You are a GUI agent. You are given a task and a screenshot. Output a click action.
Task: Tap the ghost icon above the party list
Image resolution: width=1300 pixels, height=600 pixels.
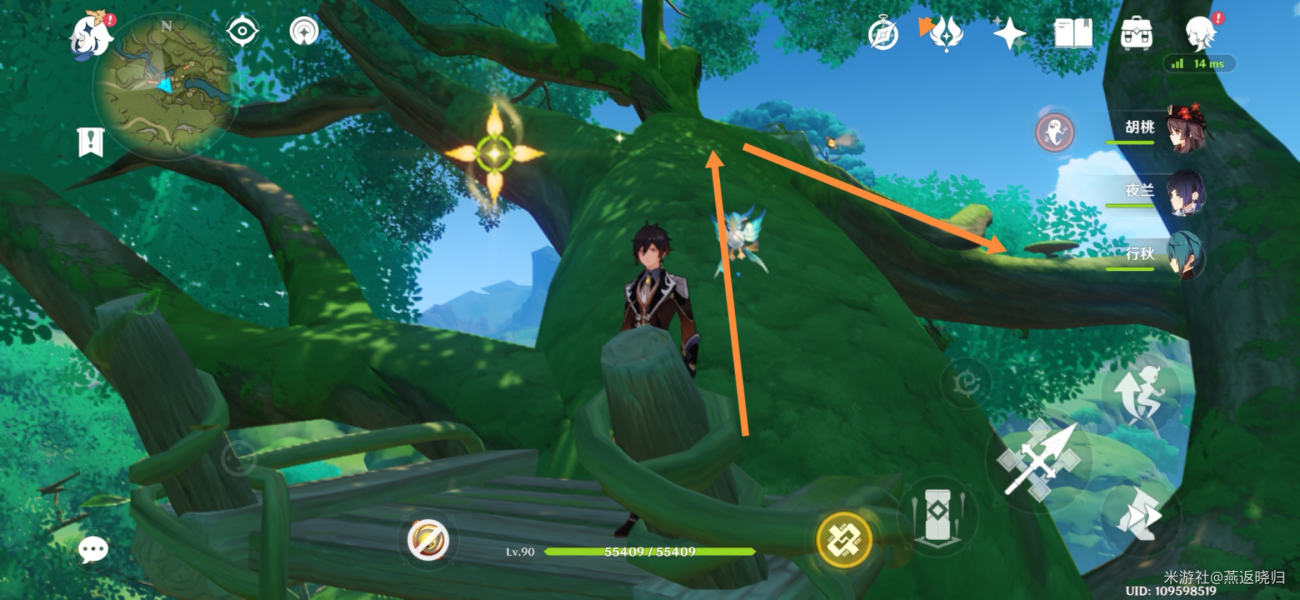coord(1053,131)
